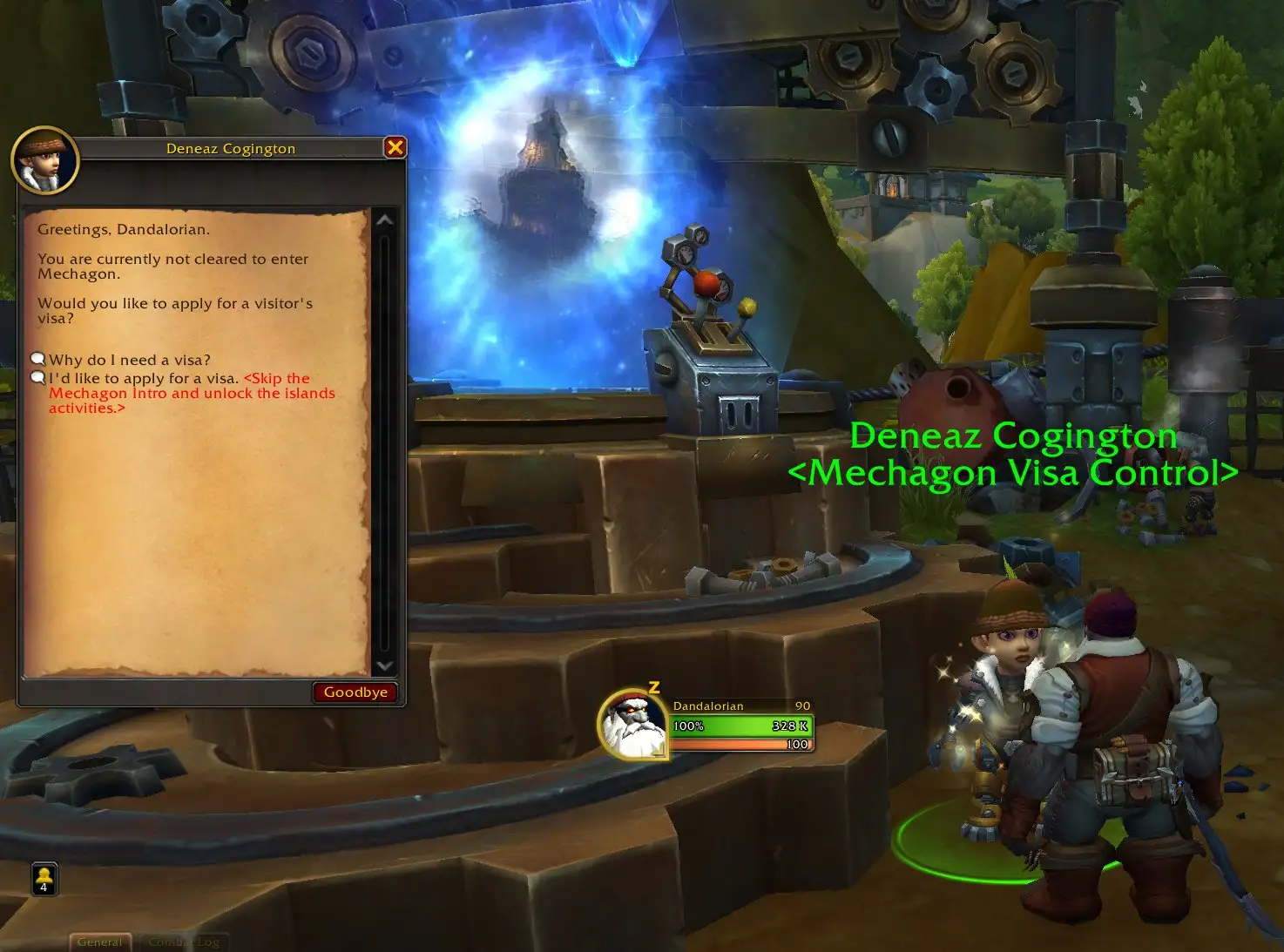Close the Deneaz Cogington dialogue window
The width and height of the screenshot is (1284, 952).
395,147
